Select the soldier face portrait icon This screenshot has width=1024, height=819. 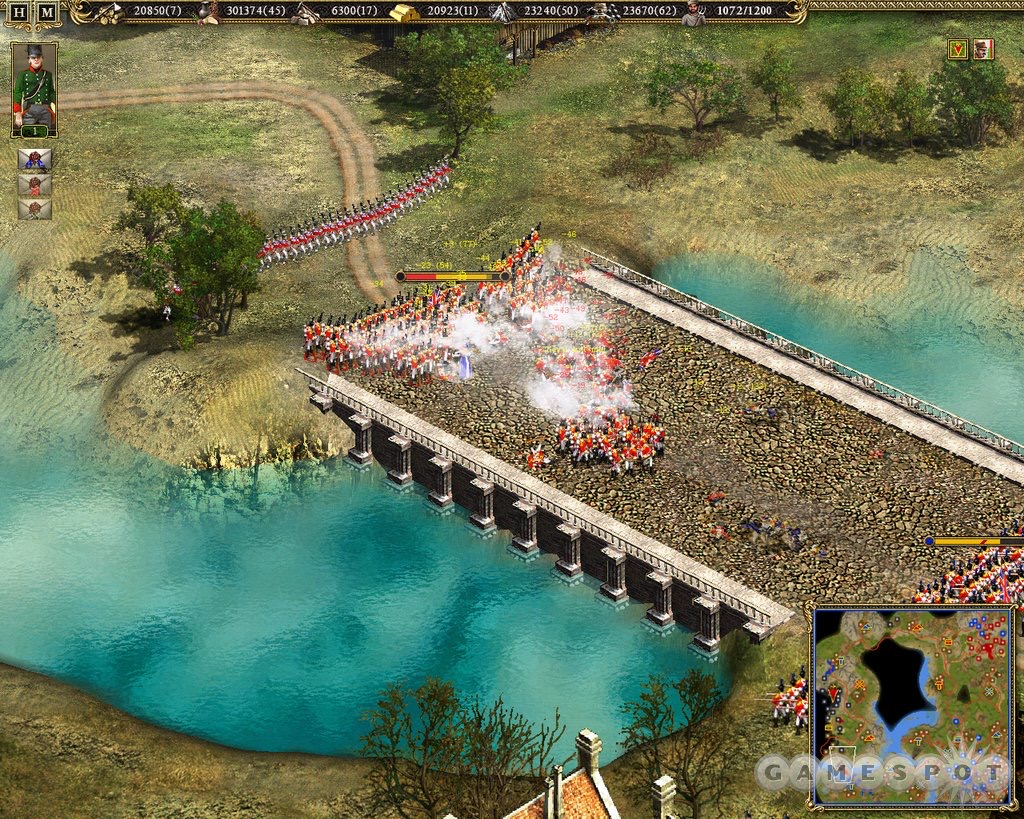(x=983, y=49)
